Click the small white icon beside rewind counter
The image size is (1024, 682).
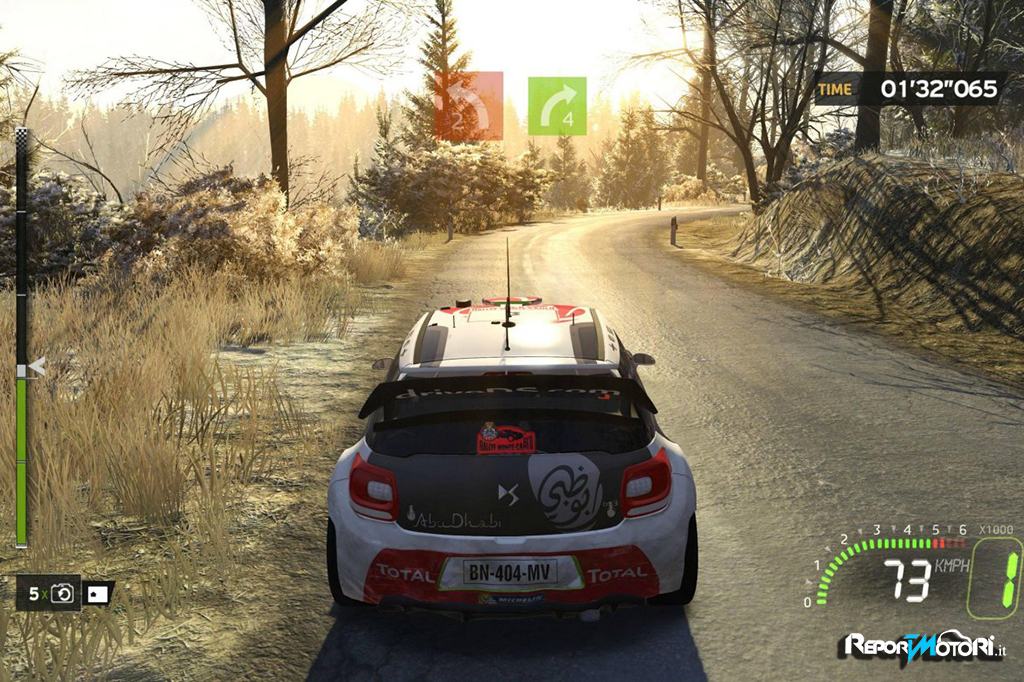coord(98,594)
